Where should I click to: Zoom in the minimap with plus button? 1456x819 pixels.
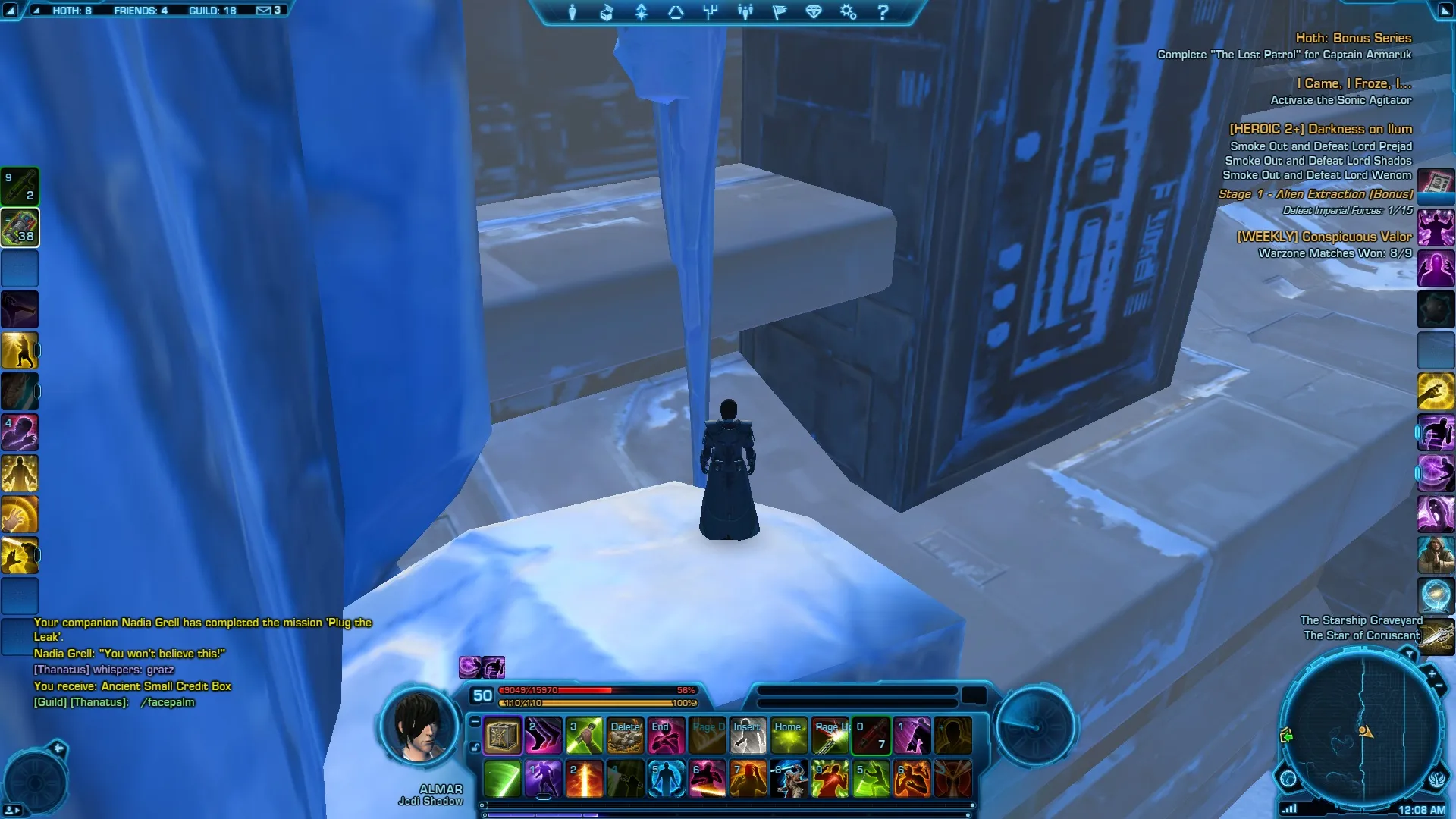click(x=1432, y=673)
